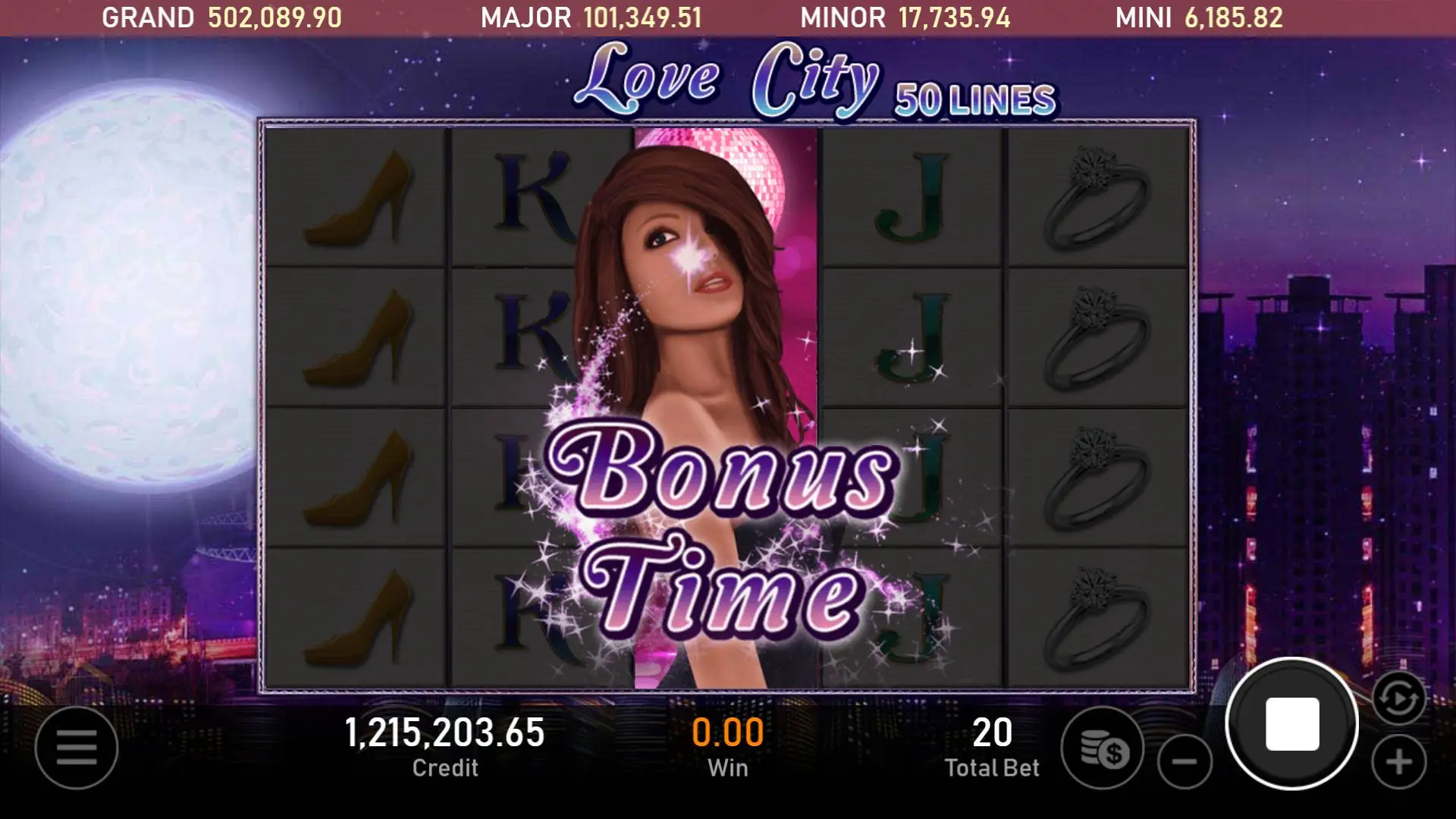The width and height of the screenshot is (1456, 819).
Task: Increase the total bet with plus
Action: click(x=1399, y=761)
